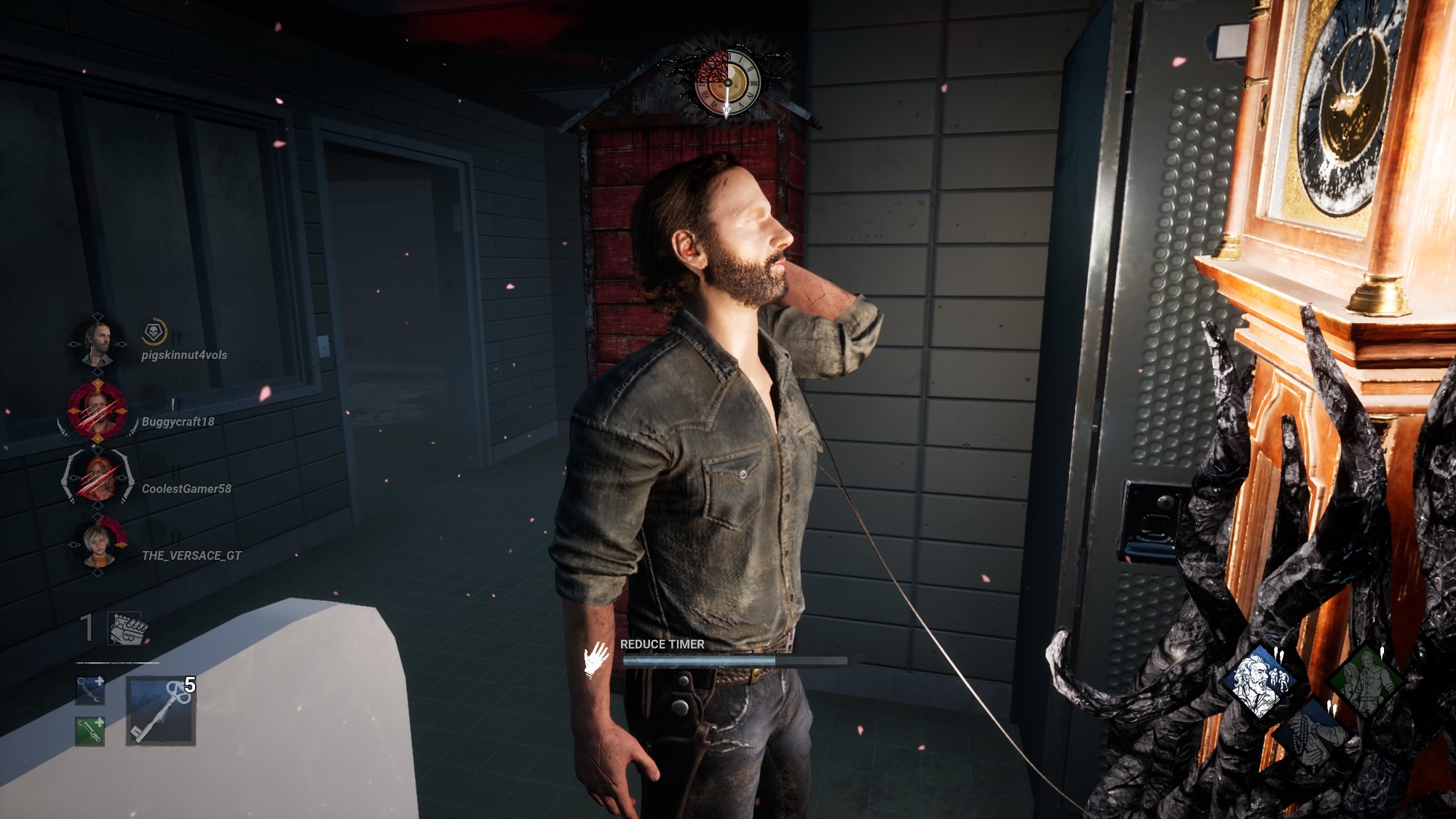Viewport: 1456px width, 819px height.
Task: Click the blue key add-on slot
Action: [x=90, y=691]
